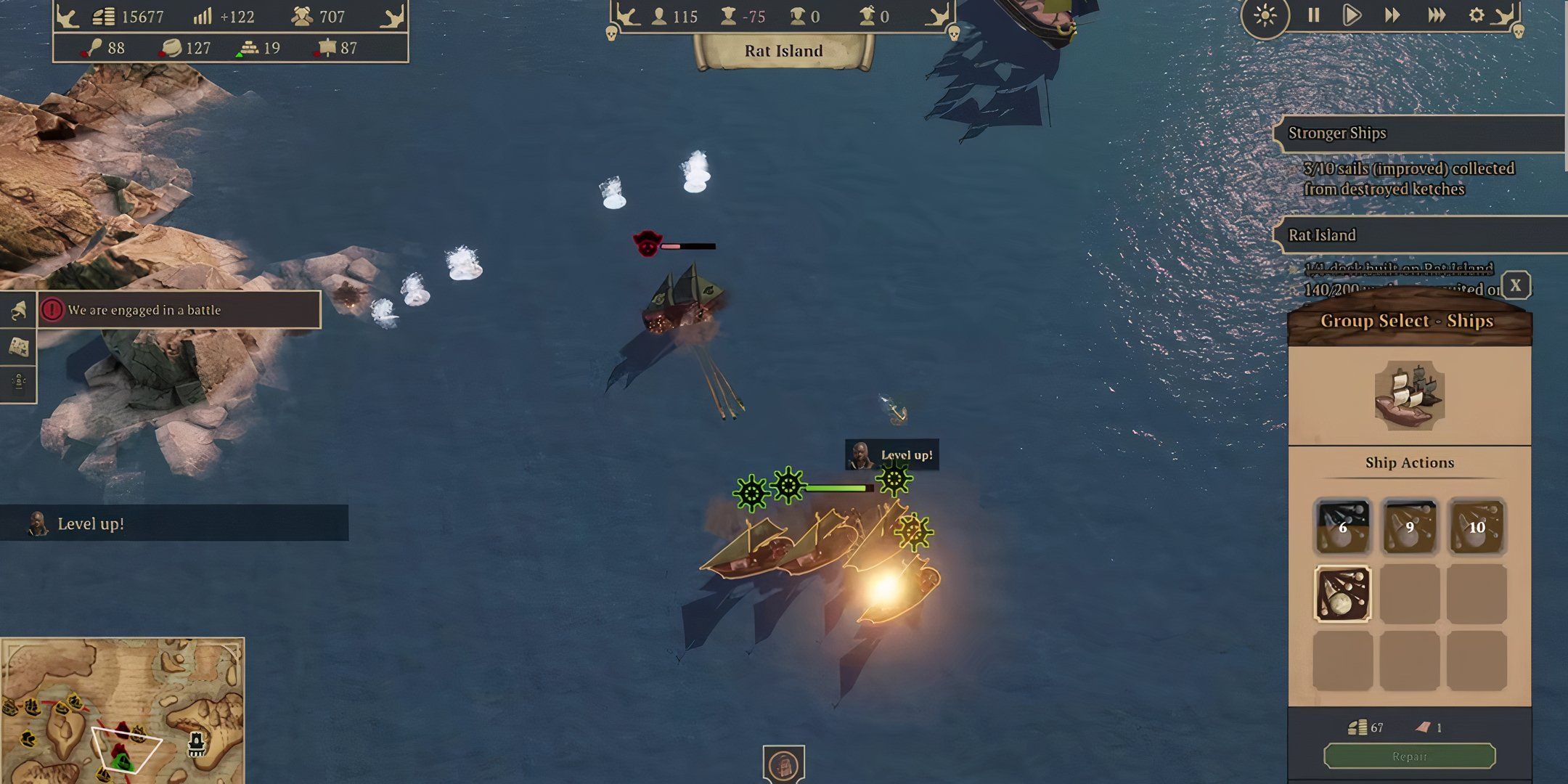Expand the Rat Island quest details
1568x784 pixels.
point(1321,234)
